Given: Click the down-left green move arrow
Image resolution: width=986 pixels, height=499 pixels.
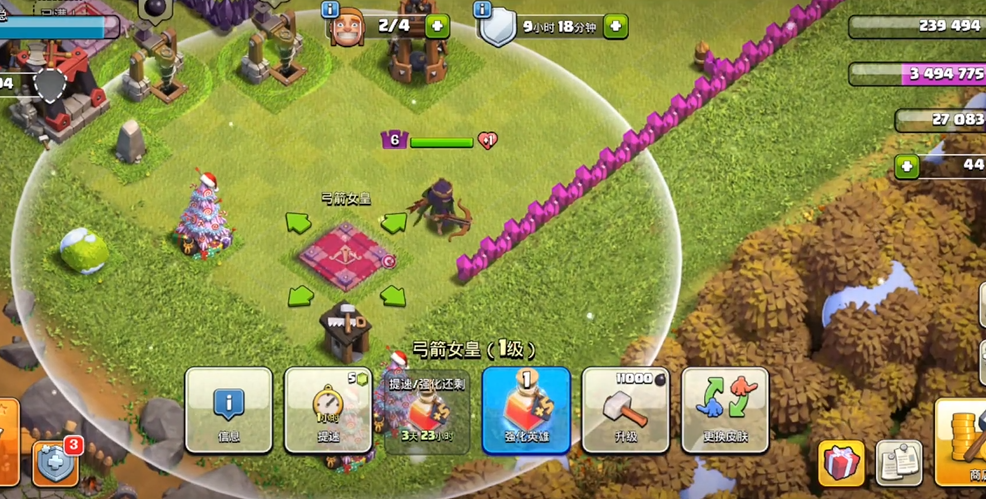Looking at the screenshot, I should tap(300, 296).
